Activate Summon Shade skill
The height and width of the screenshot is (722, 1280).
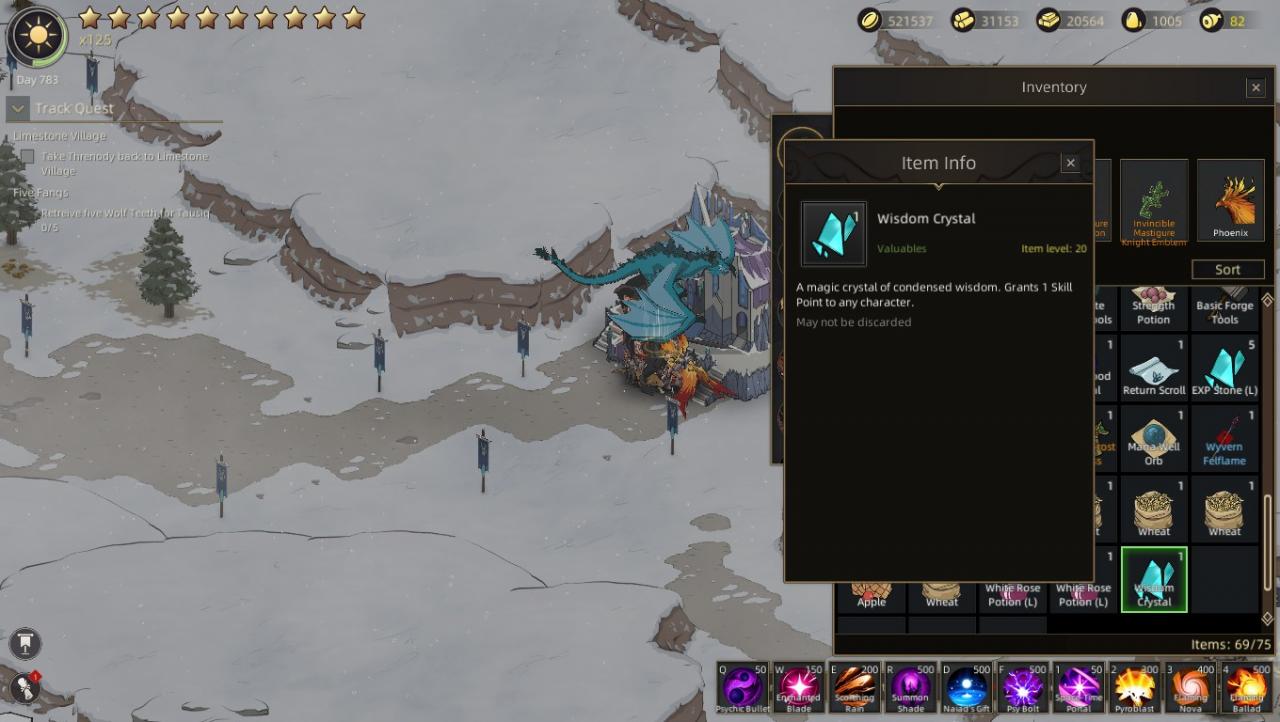(x=911, y=687)
